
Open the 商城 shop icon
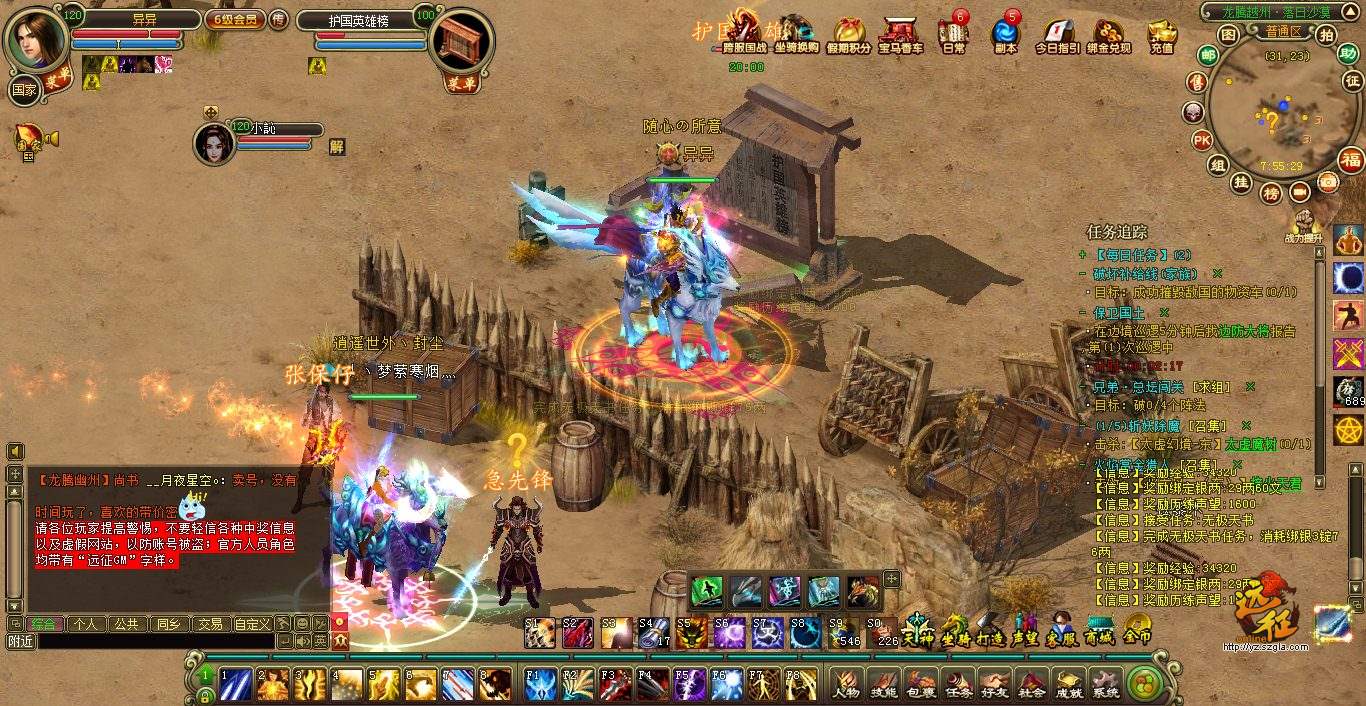tap(1098, 628)
